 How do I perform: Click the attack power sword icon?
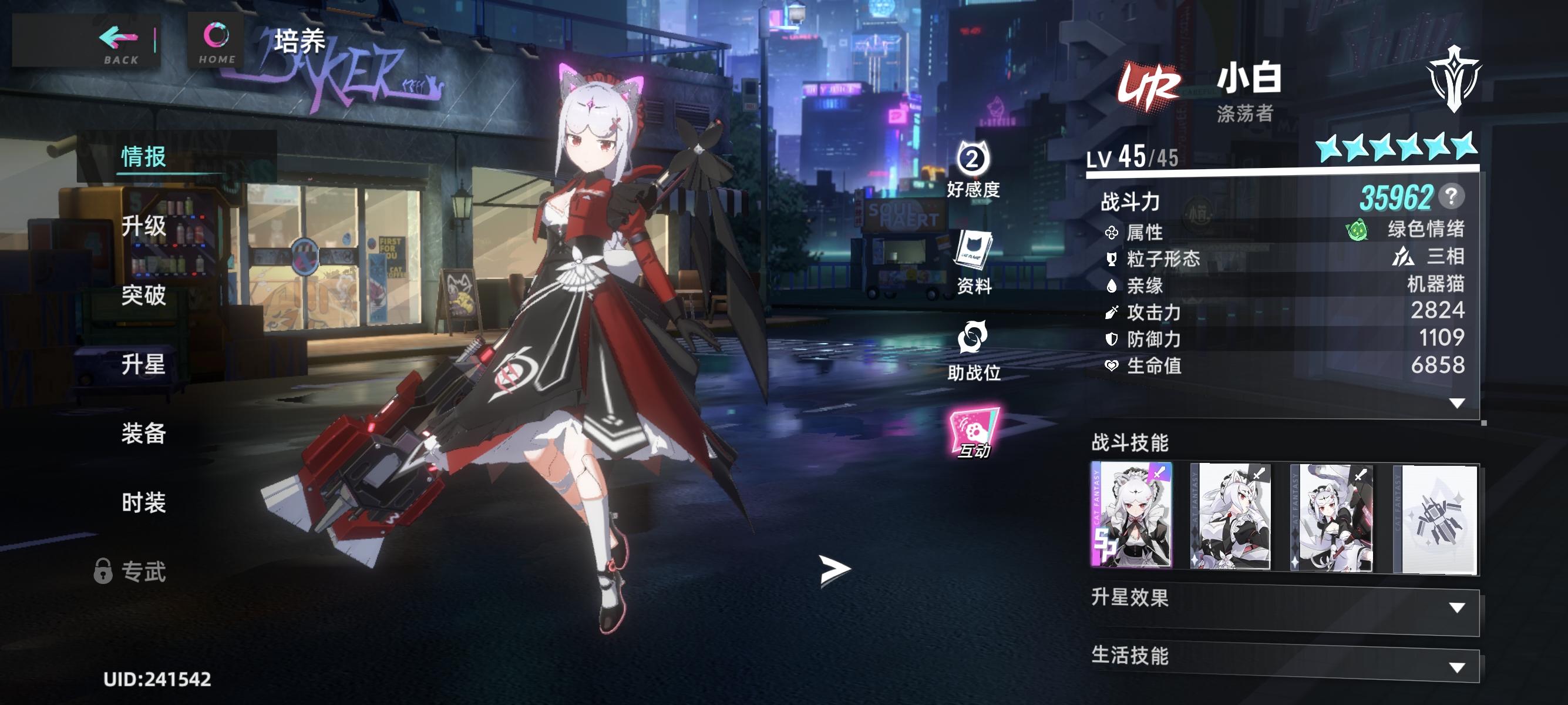pos(1112,314)
